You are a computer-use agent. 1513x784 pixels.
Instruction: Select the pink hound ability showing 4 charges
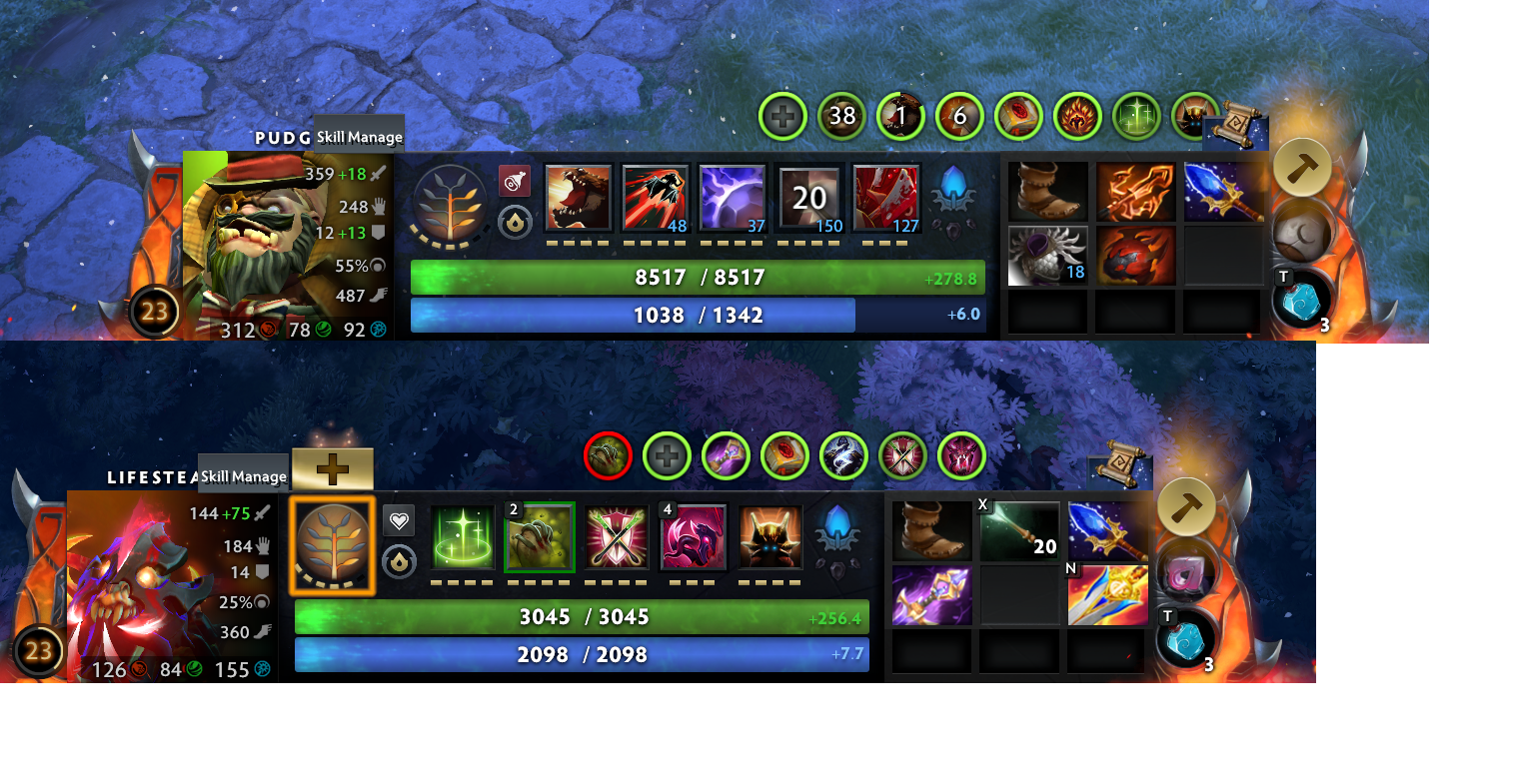(x=693, y=537)
